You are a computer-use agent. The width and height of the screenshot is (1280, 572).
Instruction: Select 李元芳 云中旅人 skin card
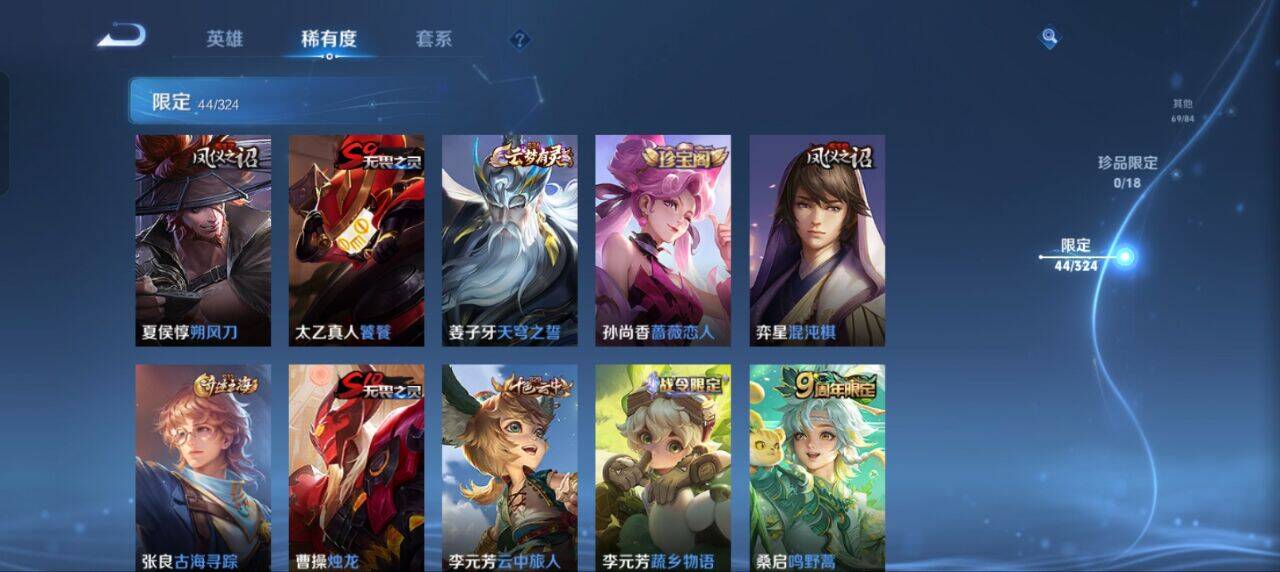(510, 467)
